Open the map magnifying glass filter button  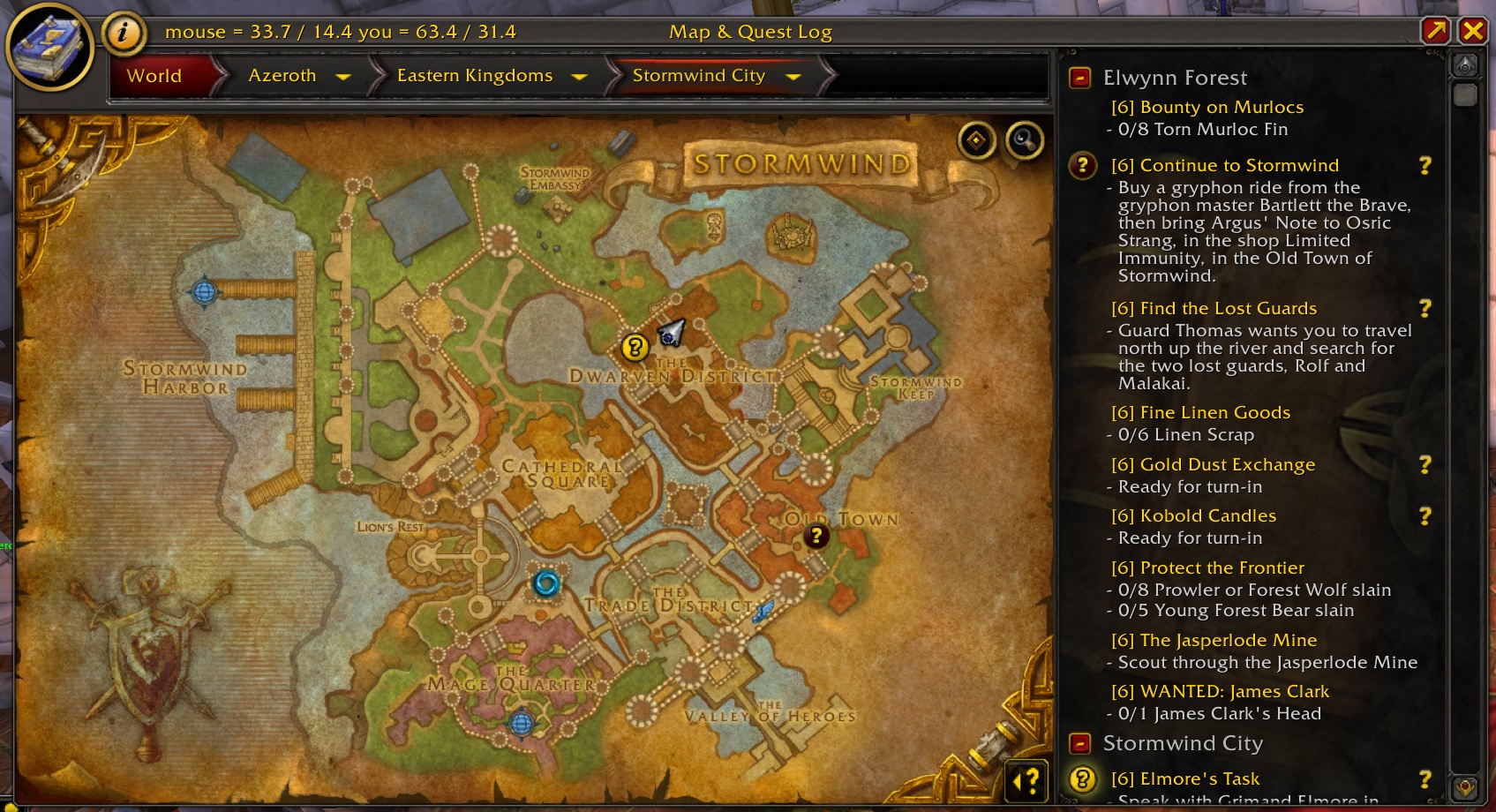1025,140
